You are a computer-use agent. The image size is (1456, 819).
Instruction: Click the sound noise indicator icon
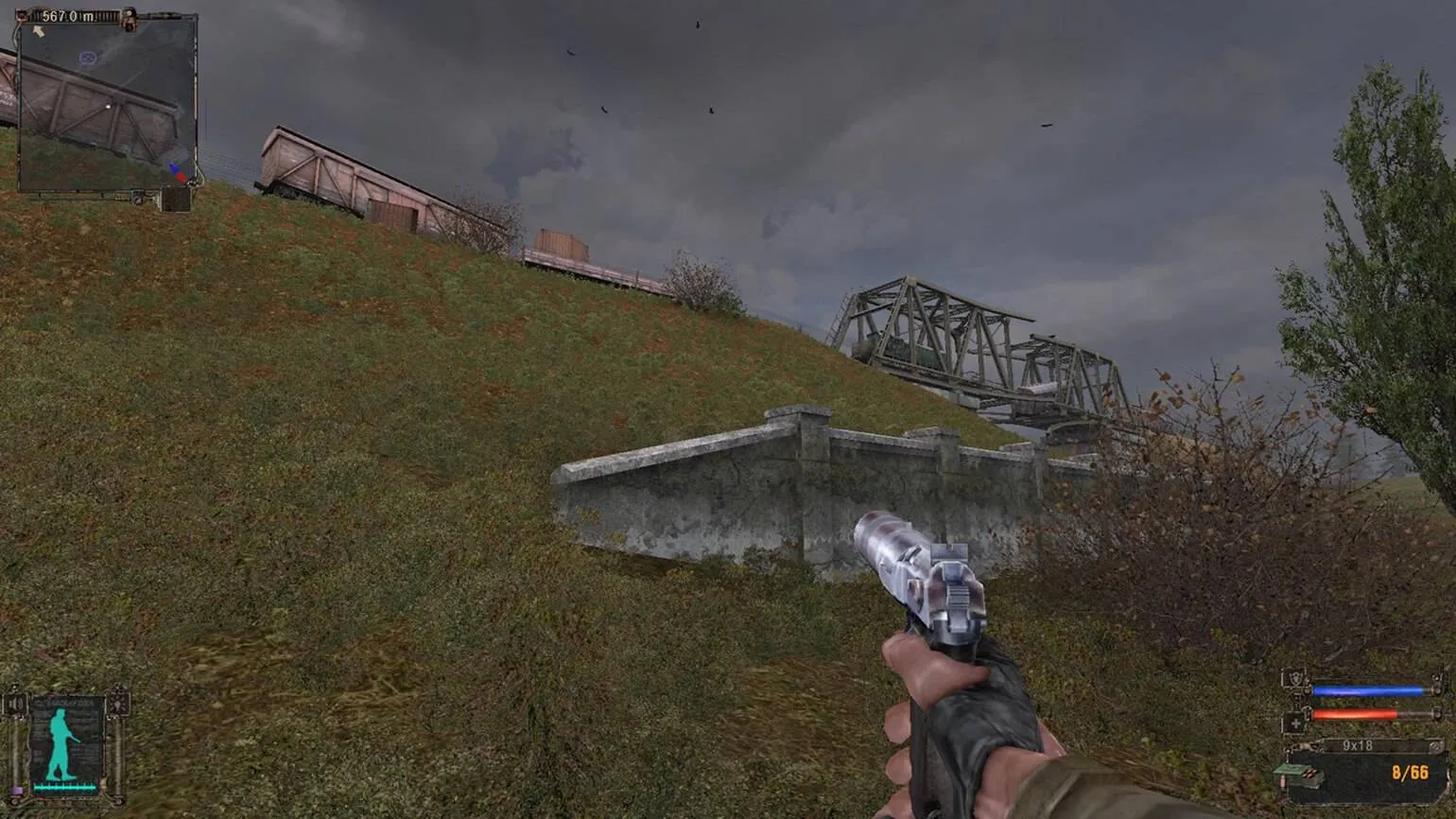click(x=15, y=704)
